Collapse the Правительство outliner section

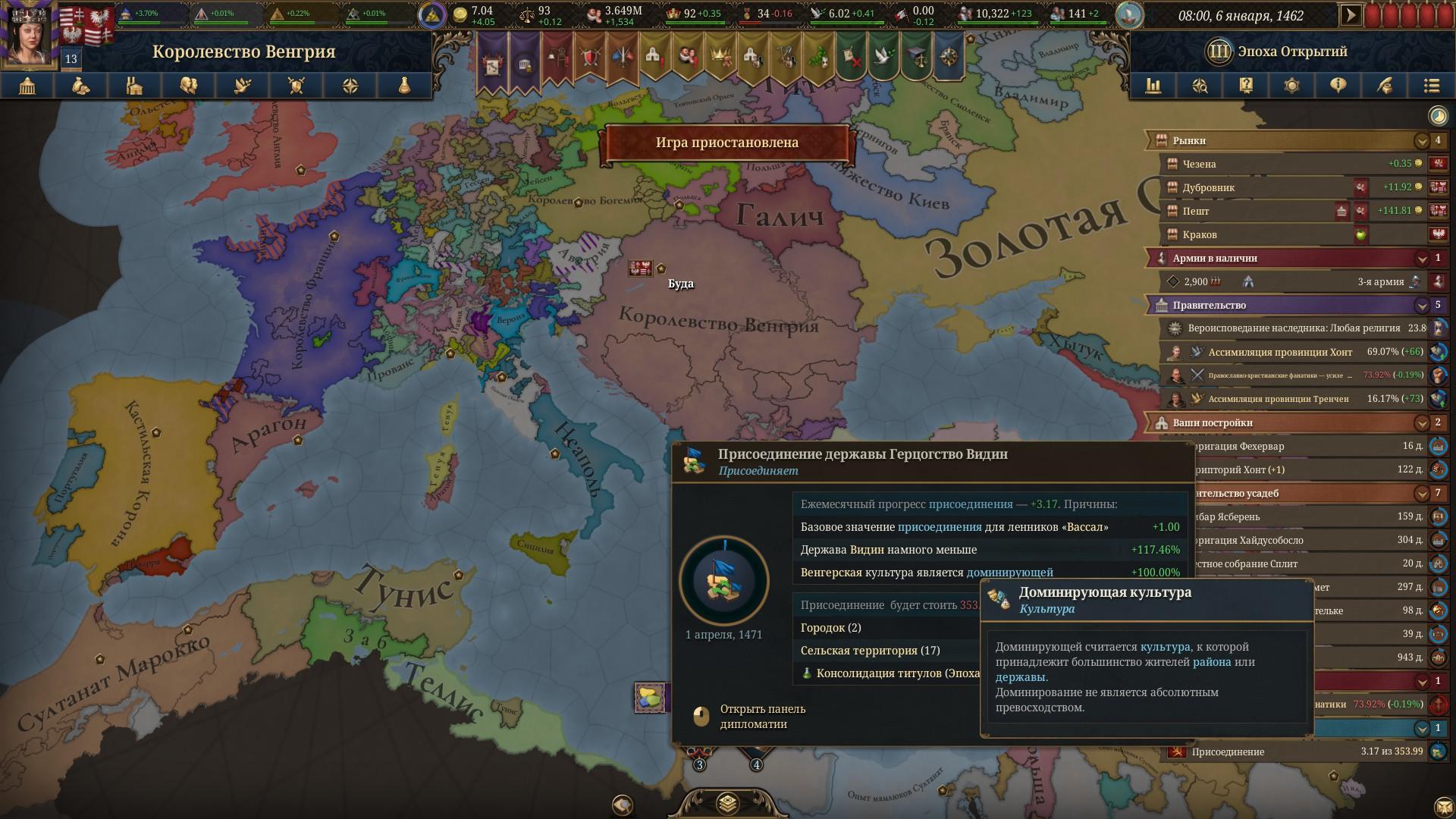[x=1421, y=305]
